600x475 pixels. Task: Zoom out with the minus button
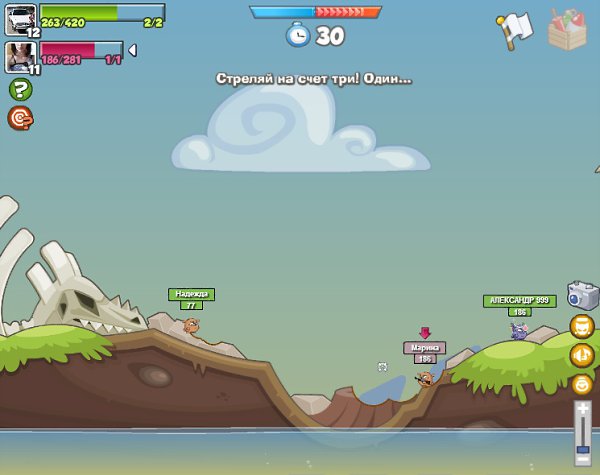(582, 459)
